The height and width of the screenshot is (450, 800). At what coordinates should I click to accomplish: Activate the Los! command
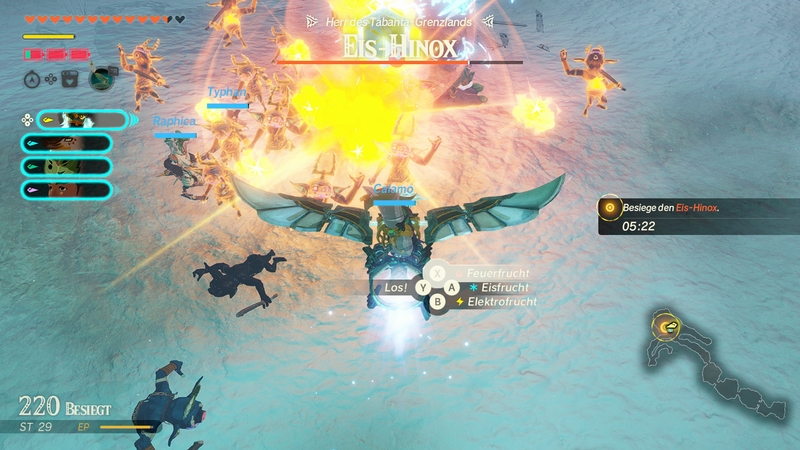click(x=397, y=287)
